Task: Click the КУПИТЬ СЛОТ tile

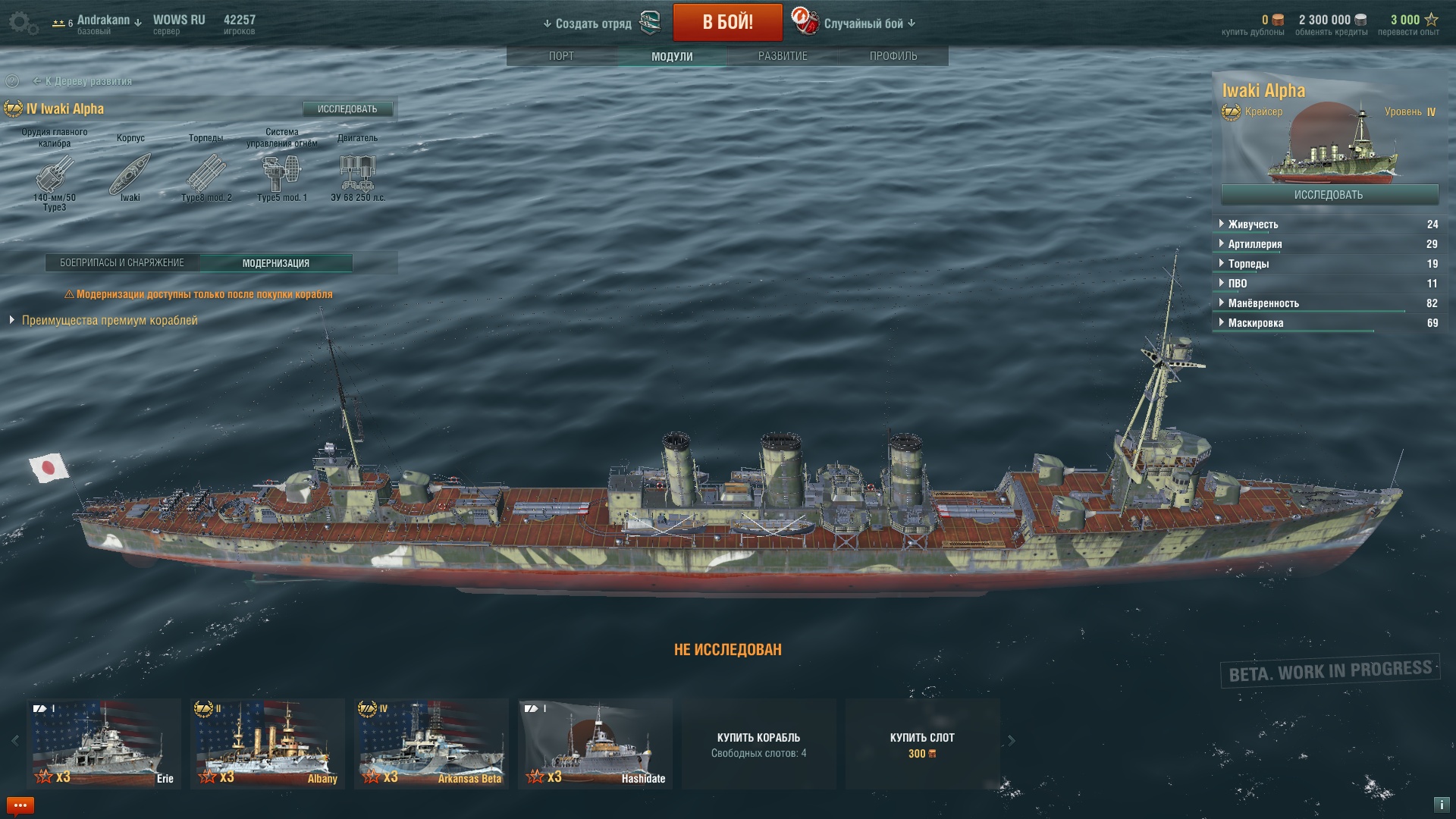Action: [x=922, y=744]
